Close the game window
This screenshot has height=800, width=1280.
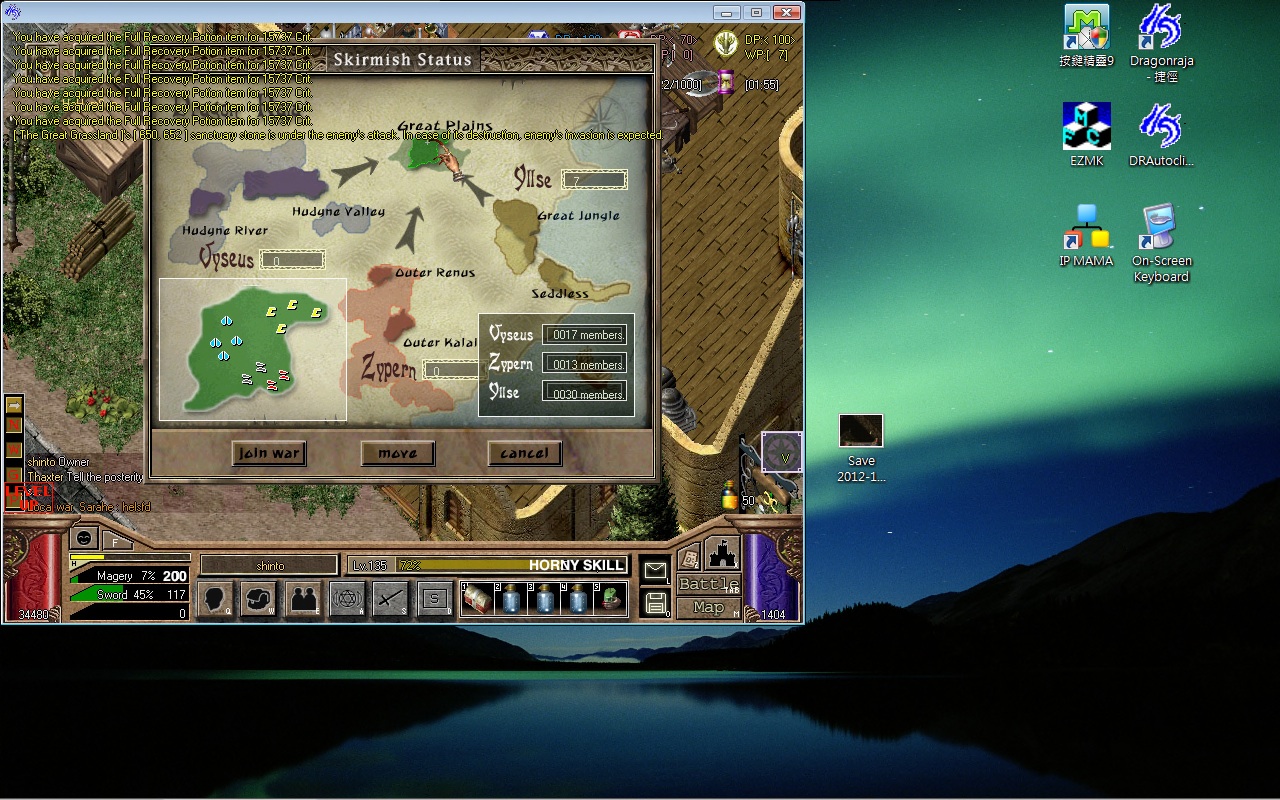click(x=787, y=12)
